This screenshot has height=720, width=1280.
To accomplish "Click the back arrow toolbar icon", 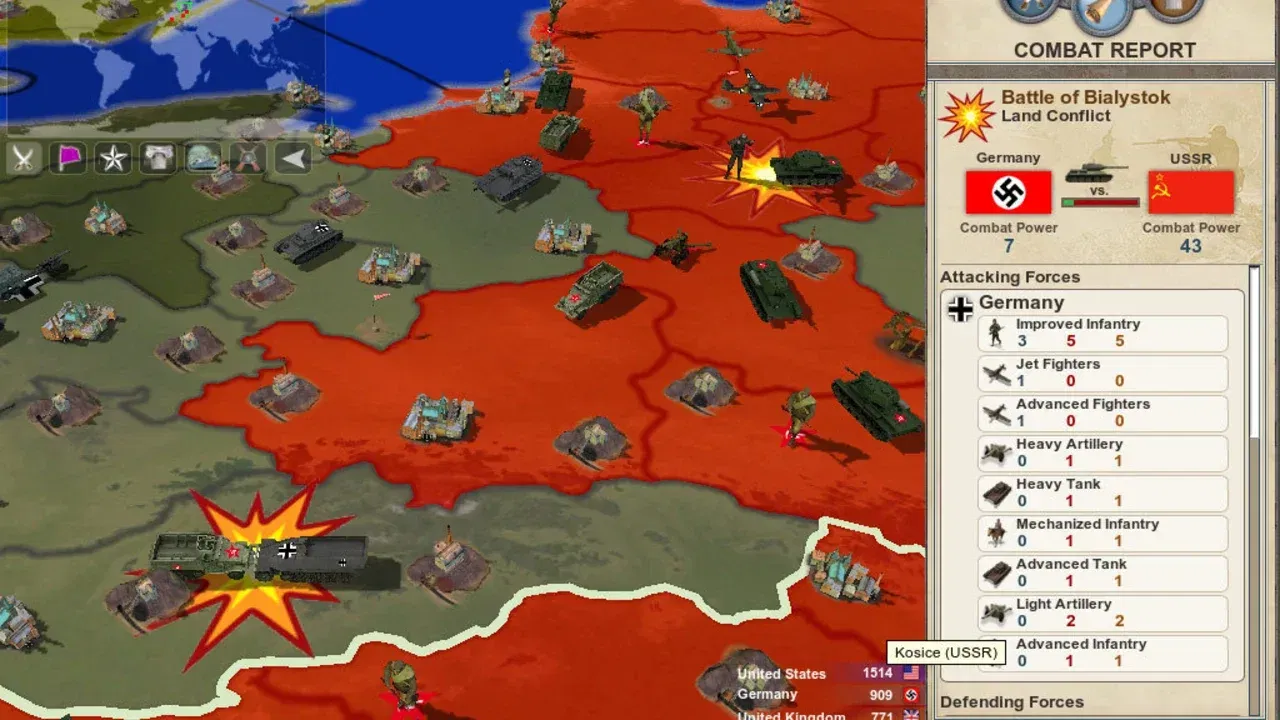I will tap(292, 157).
